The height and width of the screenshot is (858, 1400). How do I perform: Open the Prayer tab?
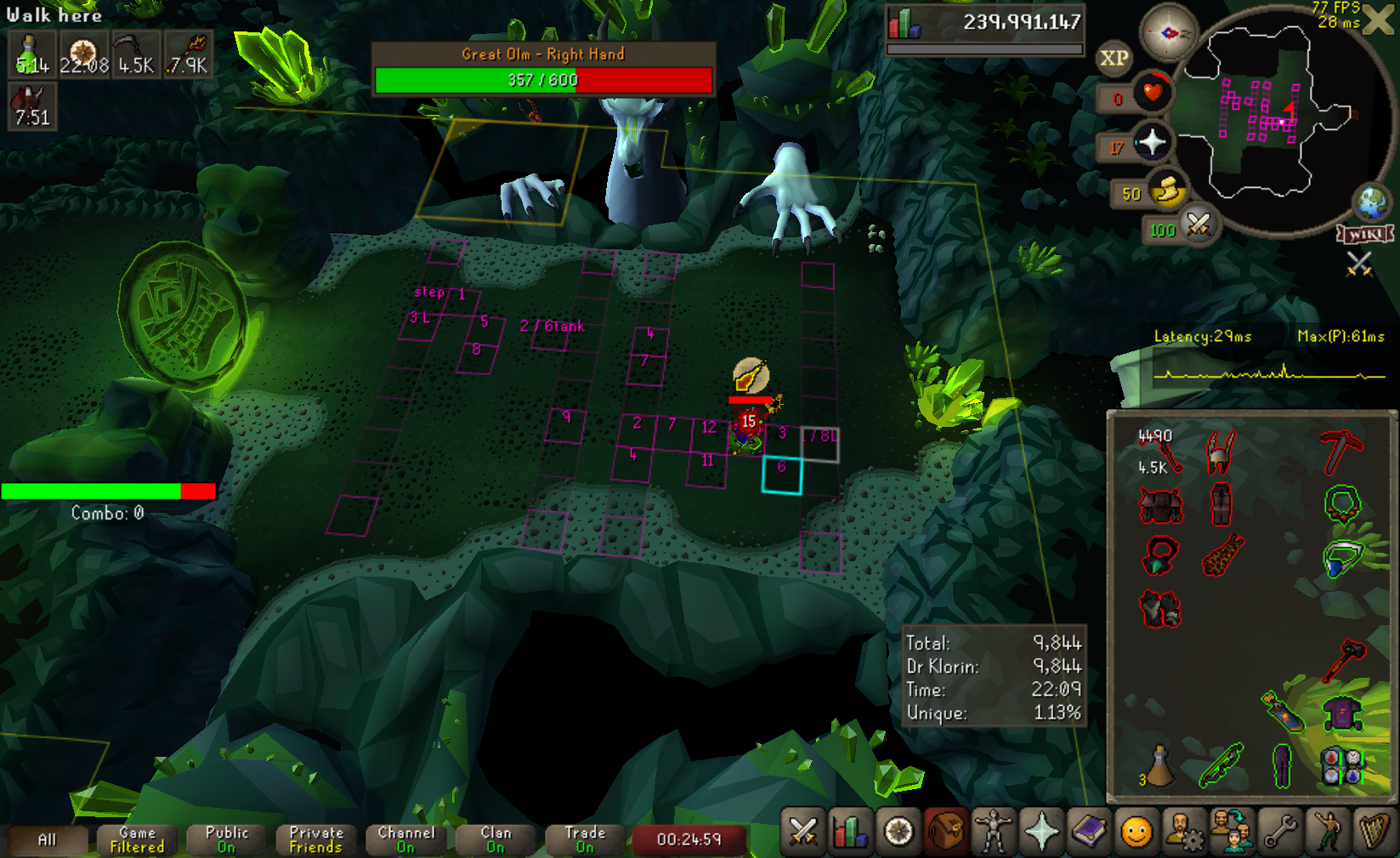(x=1040, y=832)
